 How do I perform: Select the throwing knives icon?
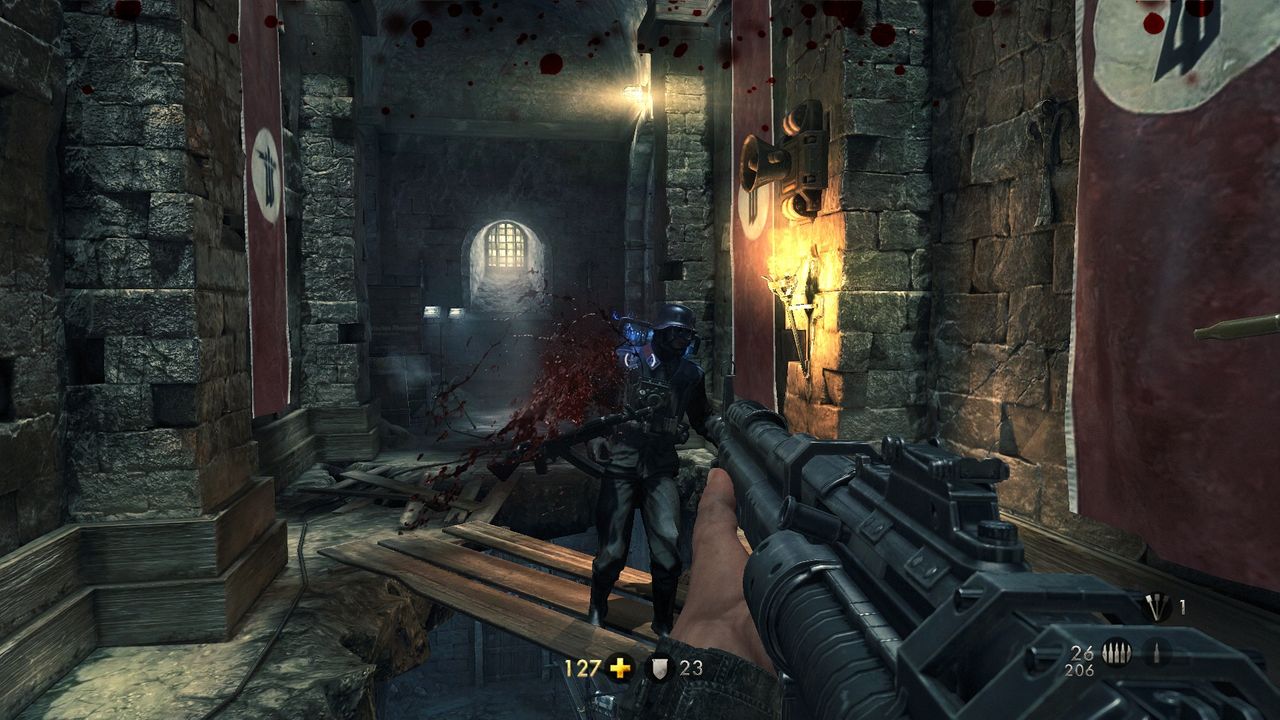(1157, 606)
